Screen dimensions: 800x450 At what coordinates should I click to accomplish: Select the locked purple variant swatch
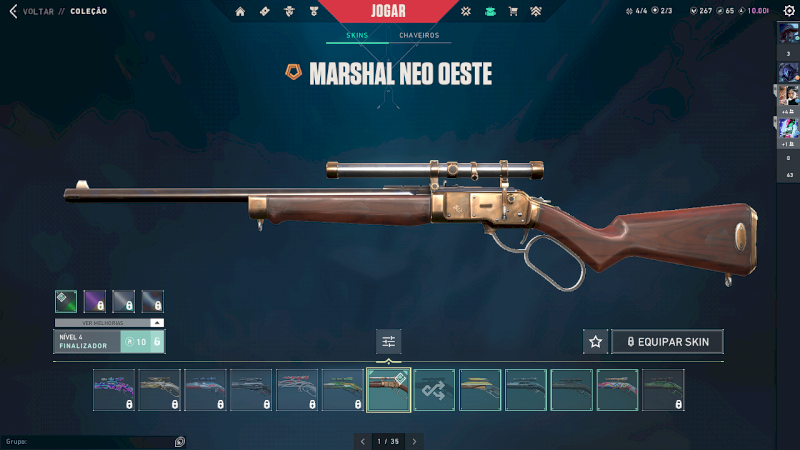click(x=95, y=300)
